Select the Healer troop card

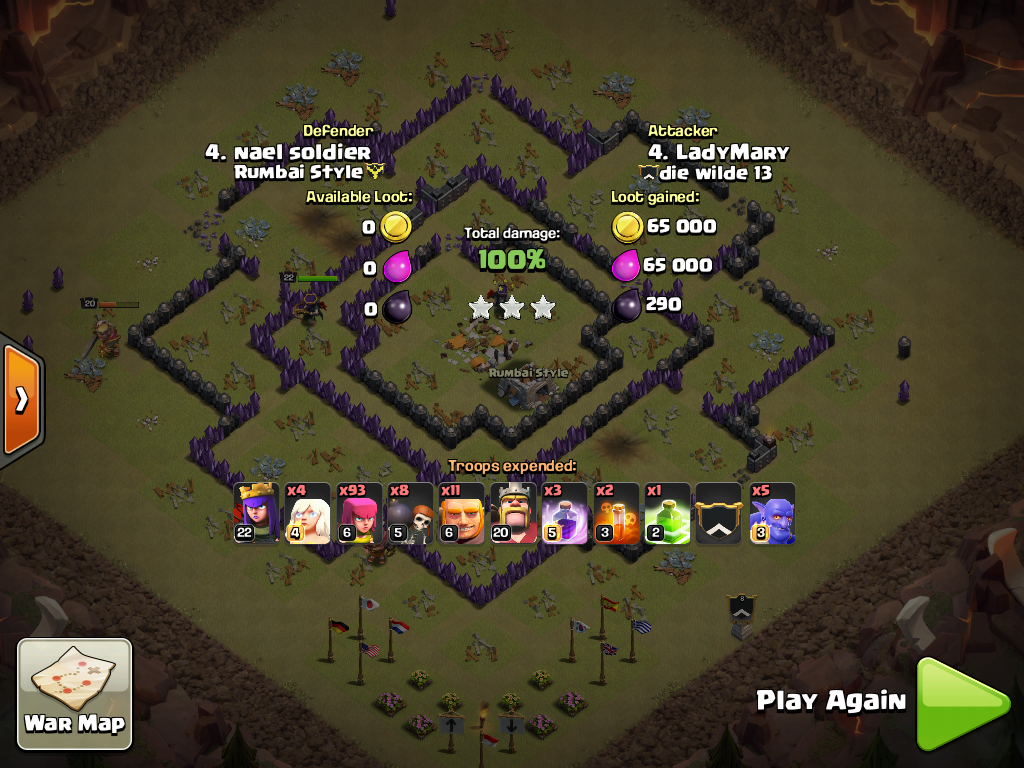tap(308, 514)
